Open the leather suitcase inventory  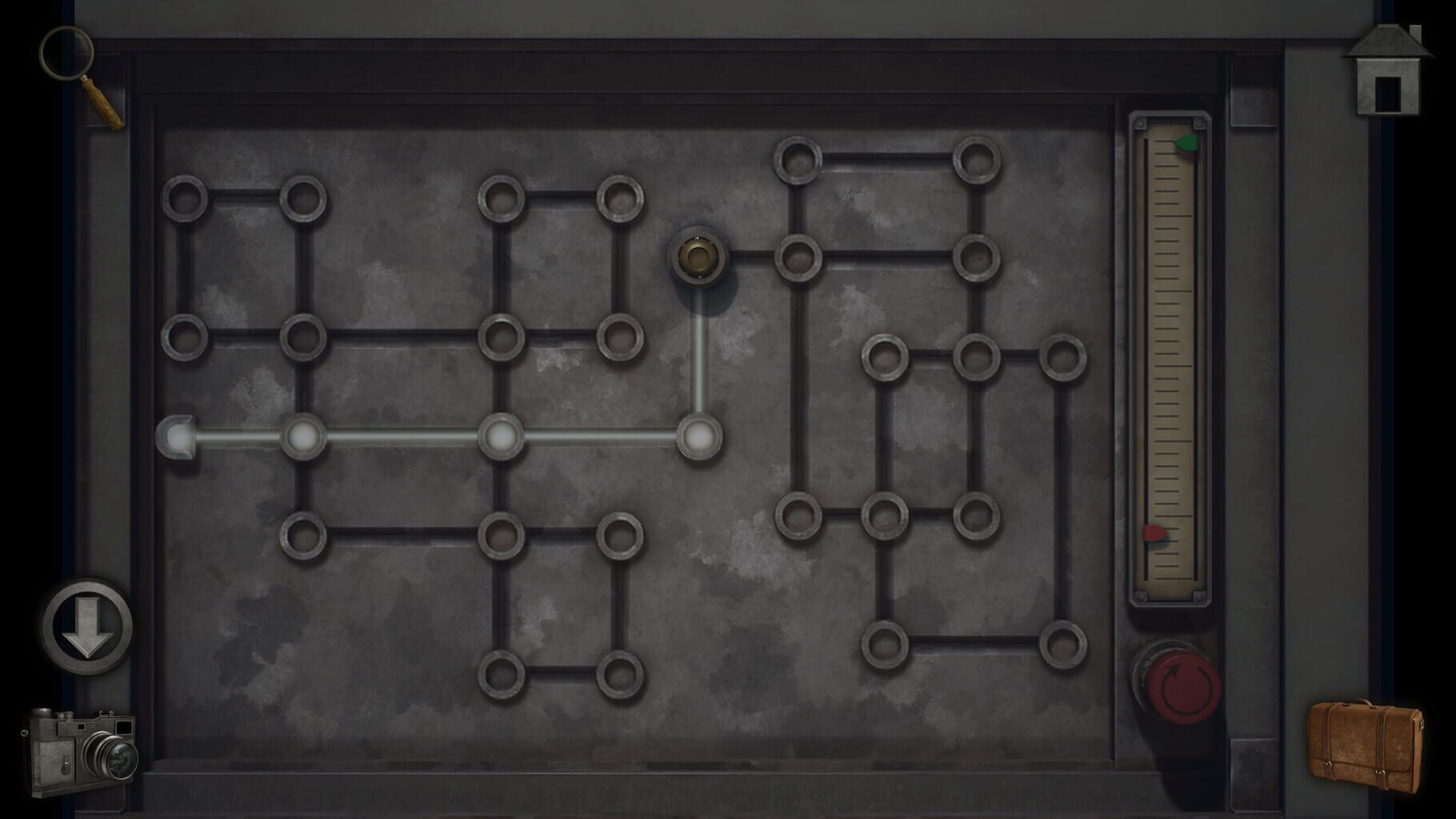pos(1365,739)
